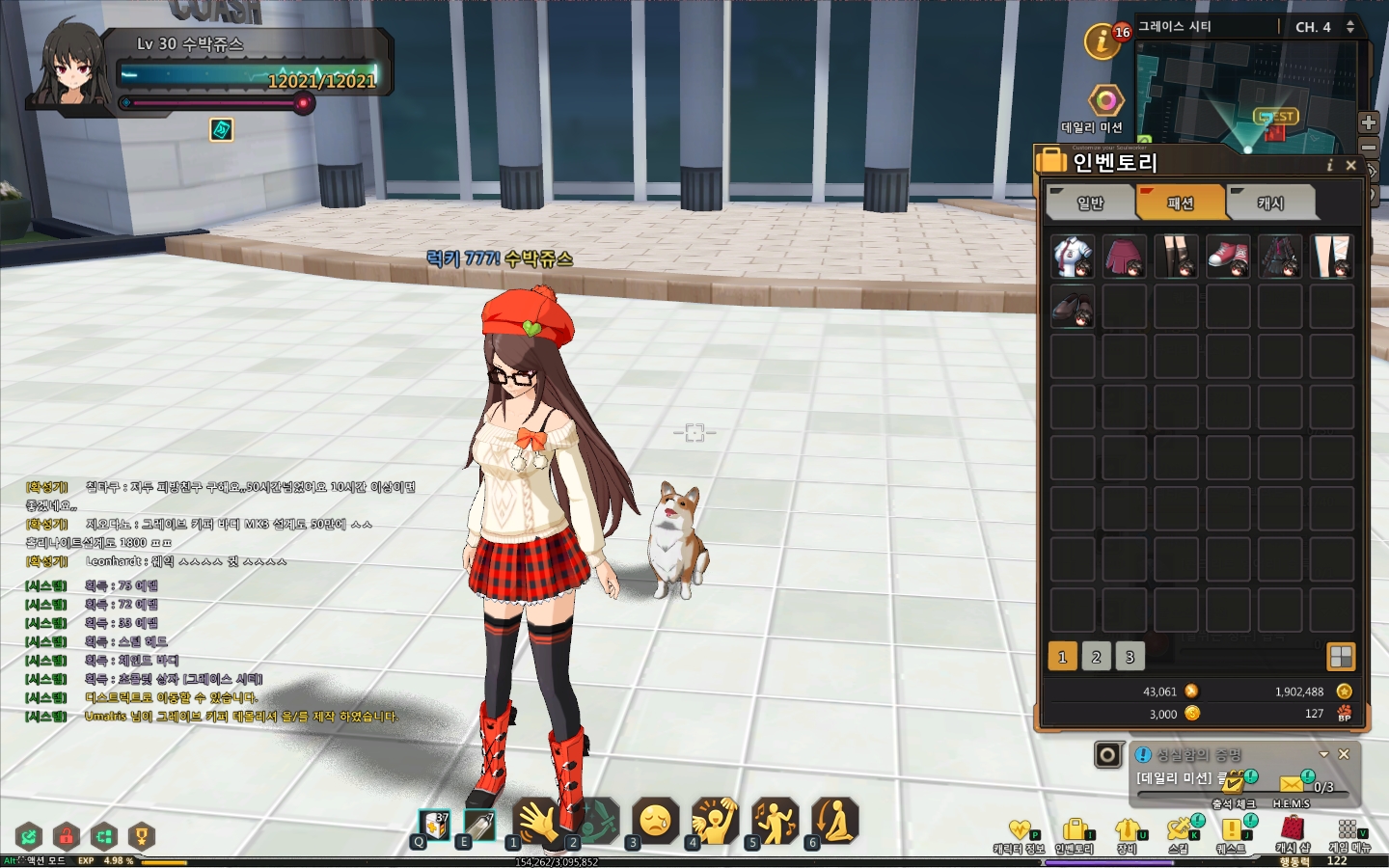Viewport: 1389px width, 868px height.
Task: Select the white school shirt item
Action: 1073,257
